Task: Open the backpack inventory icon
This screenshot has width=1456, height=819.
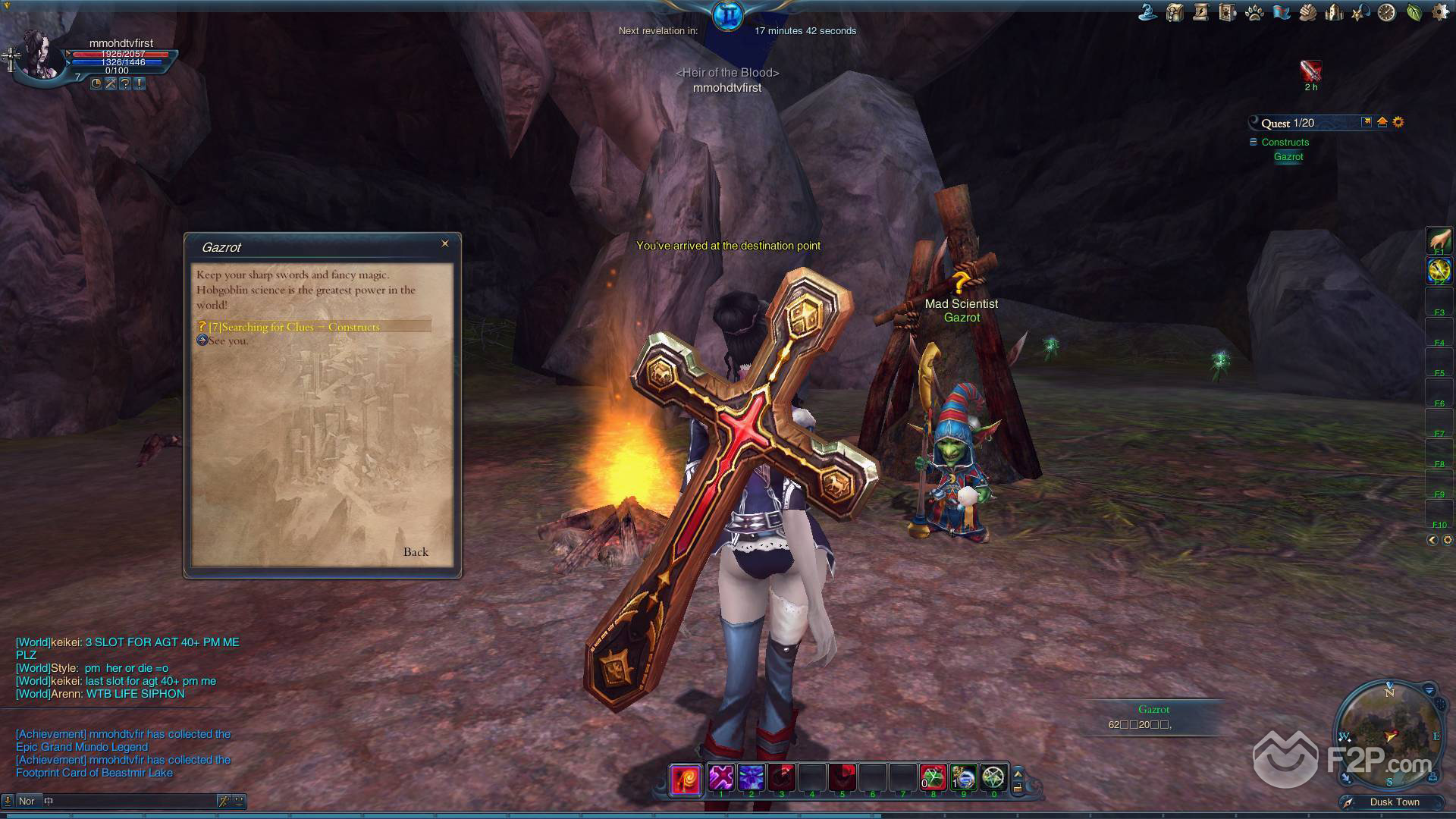Action: [1175, 12]
